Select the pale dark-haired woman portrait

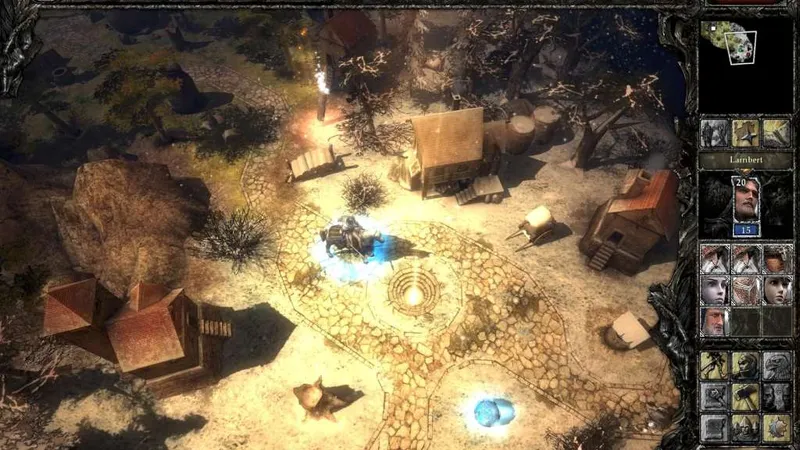click(x=714, y=290)
